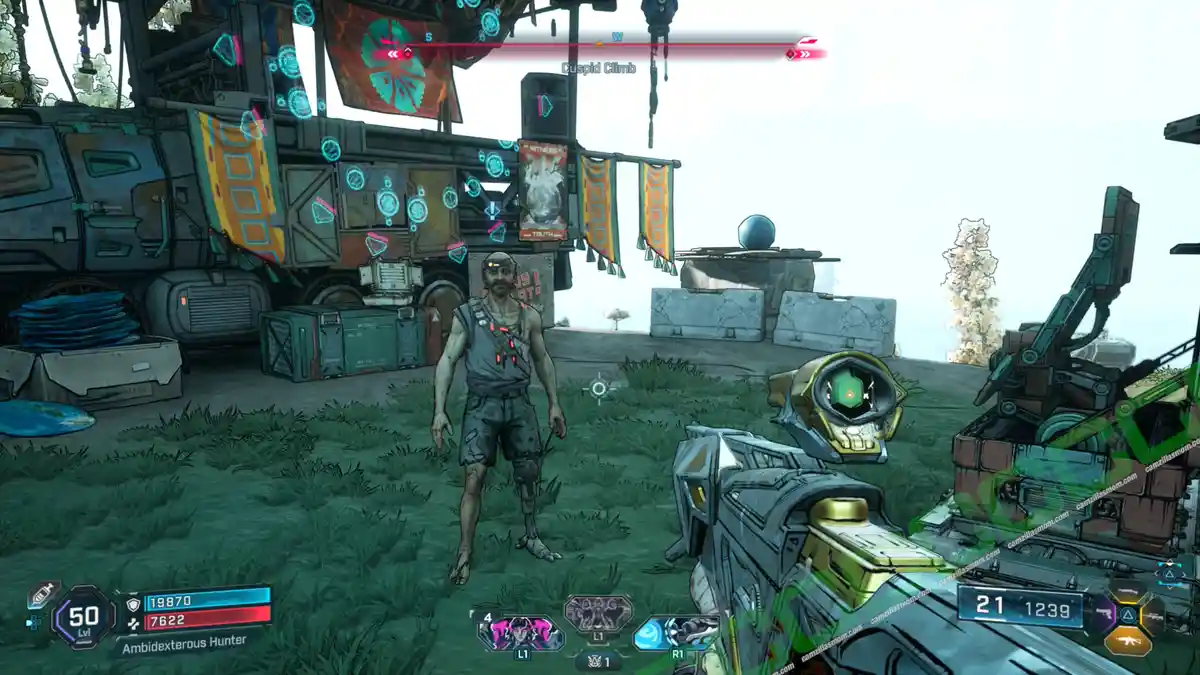Click the level 50 character badge
The image size is (1200, 675).
(84, 619)
